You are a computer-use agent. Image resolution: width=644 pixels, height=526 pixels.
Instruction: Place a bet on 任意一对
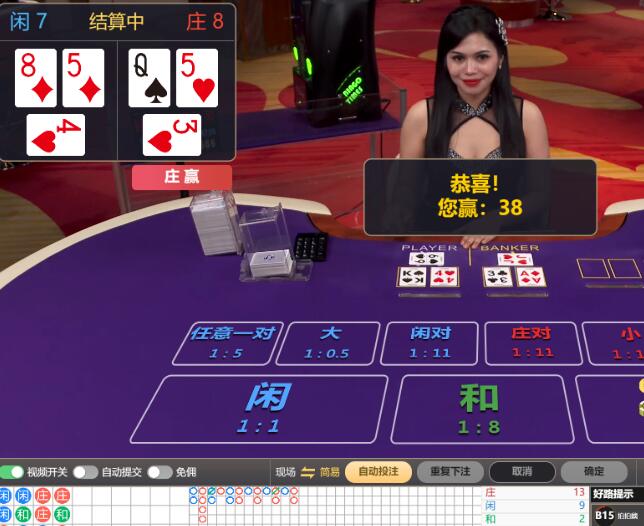coord(230,342)
